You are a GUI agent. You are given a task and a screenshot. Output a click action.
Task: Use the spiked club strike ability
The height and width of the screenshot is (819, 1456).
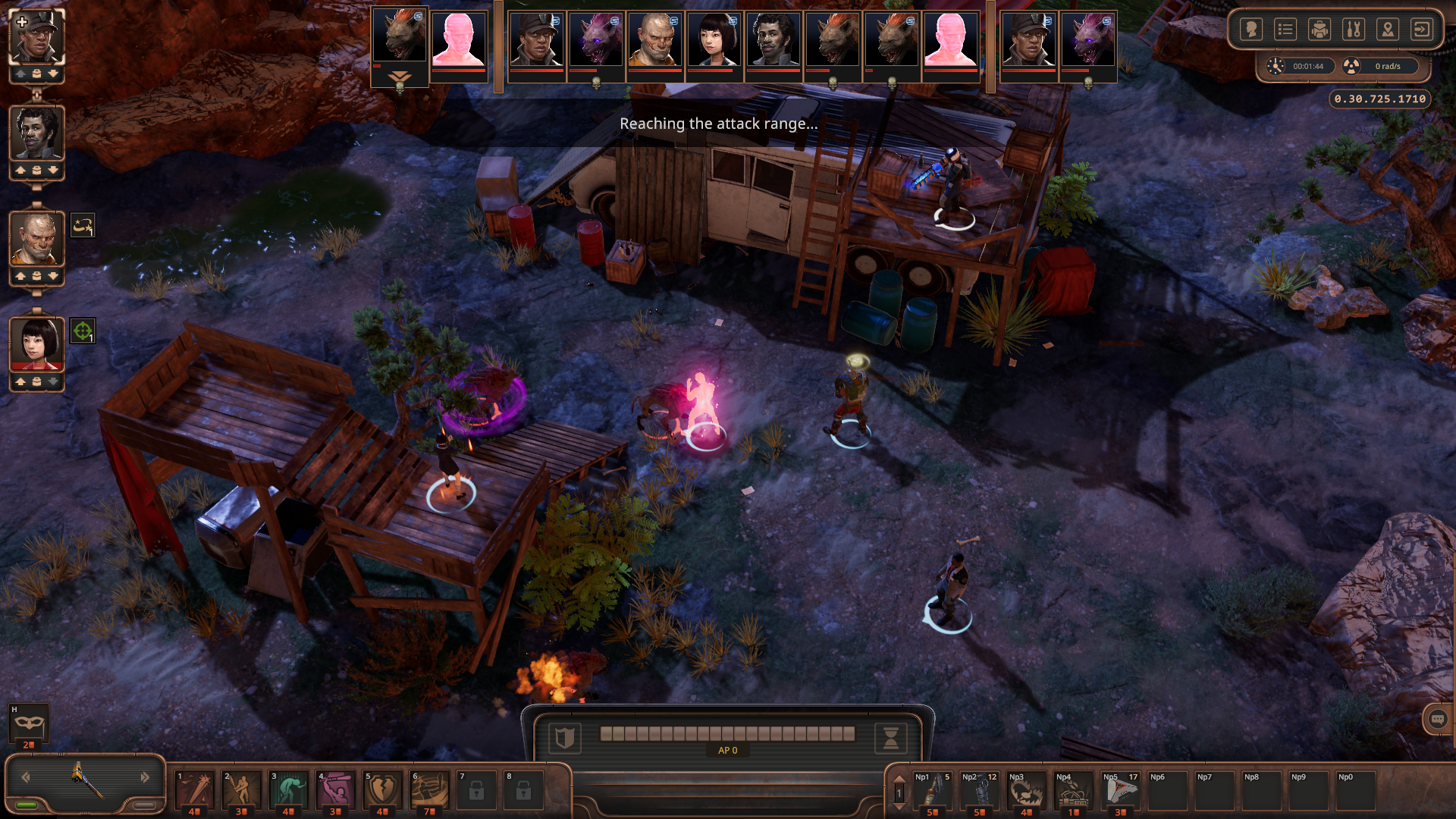pyautogui.click(x=195, y=790)
